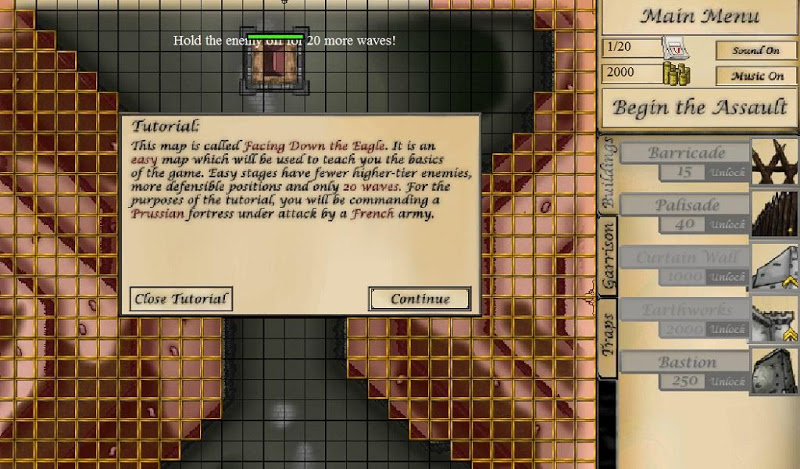Screen dimensions: 800x469
Task: Unlock the Palisade for 40
Action: click(727, 225)
